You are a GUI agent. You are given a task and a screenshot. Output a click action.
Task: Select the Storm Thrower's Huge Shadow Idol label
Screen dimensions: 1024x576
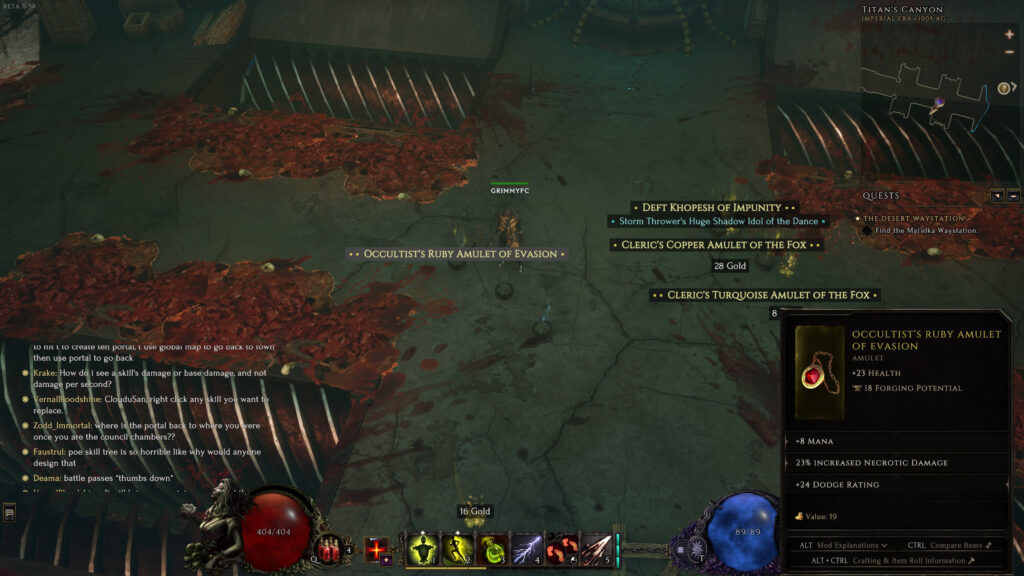pos(718,221)
